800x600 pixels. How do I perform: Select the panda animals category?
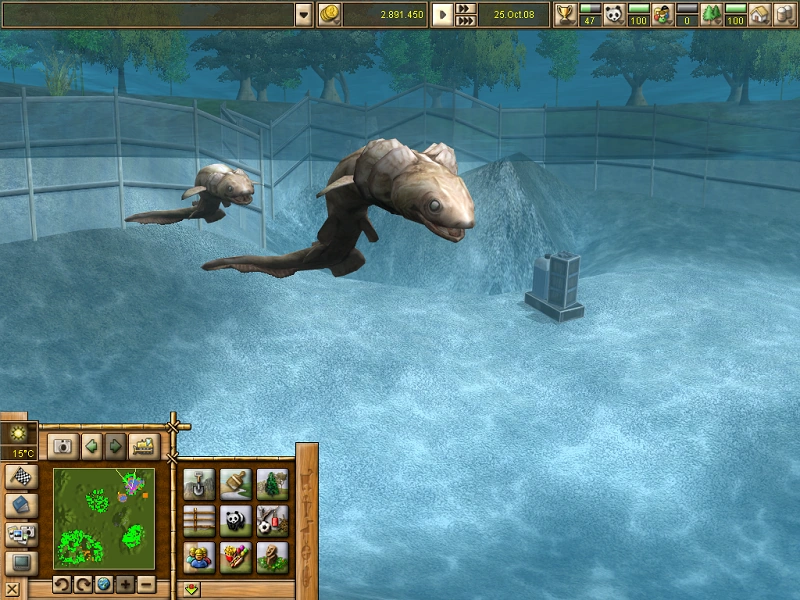[235, 520]
